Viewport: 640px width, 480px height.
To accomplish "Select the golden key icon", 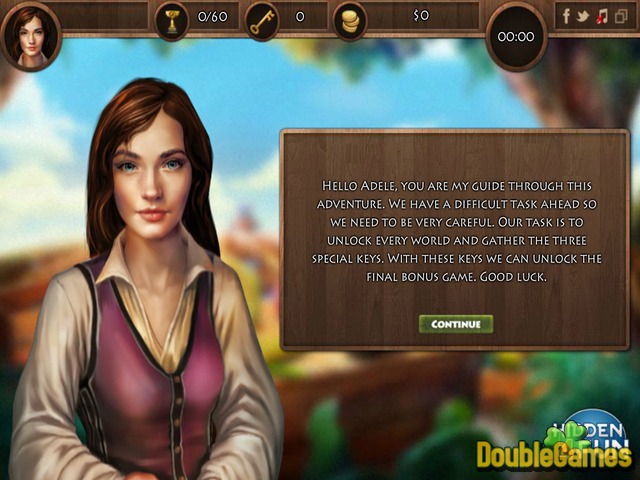I will (263, 19).
